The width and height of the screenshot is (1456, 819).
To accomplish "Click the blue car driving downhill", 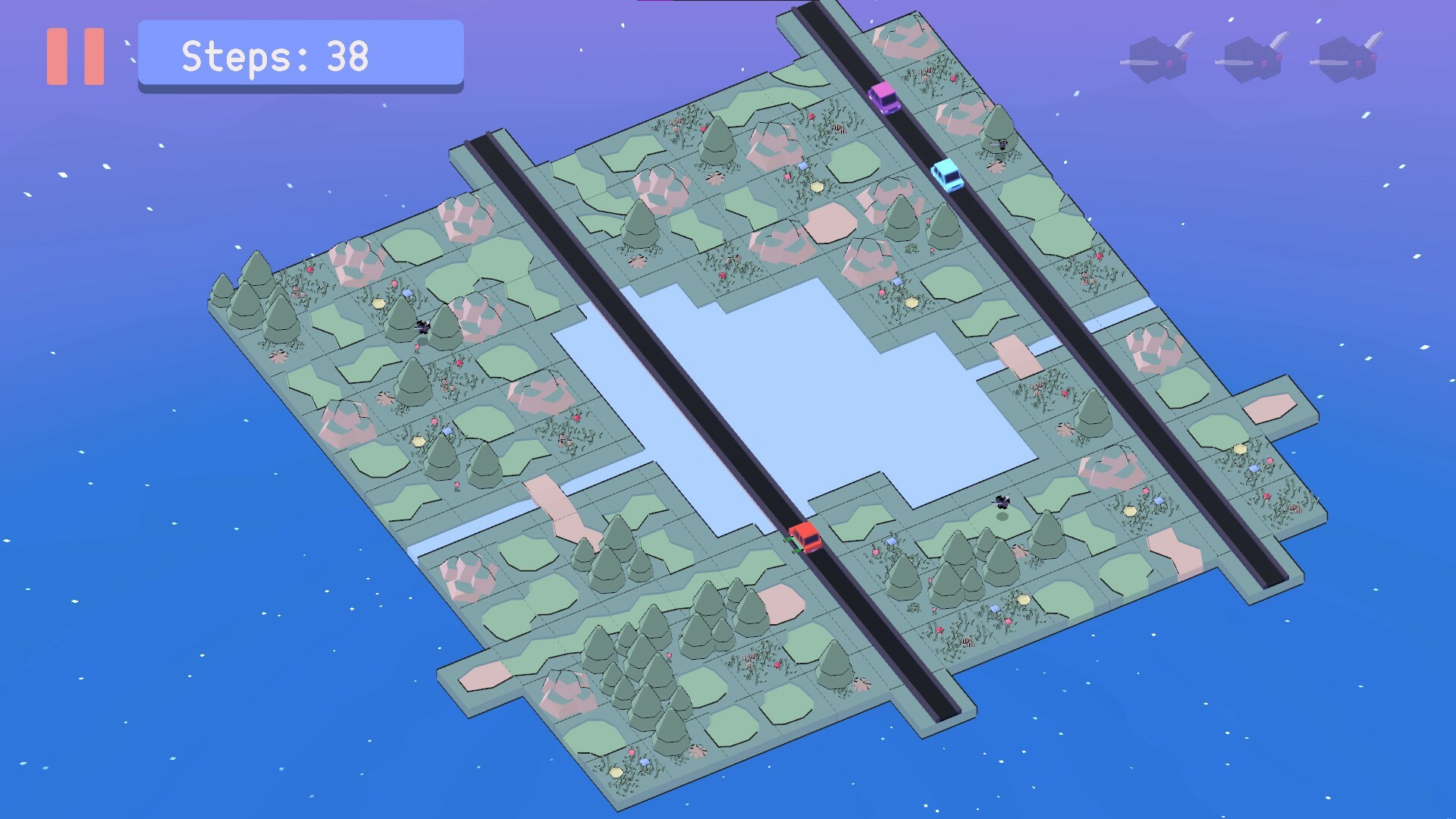I will (x=946, y=176).
